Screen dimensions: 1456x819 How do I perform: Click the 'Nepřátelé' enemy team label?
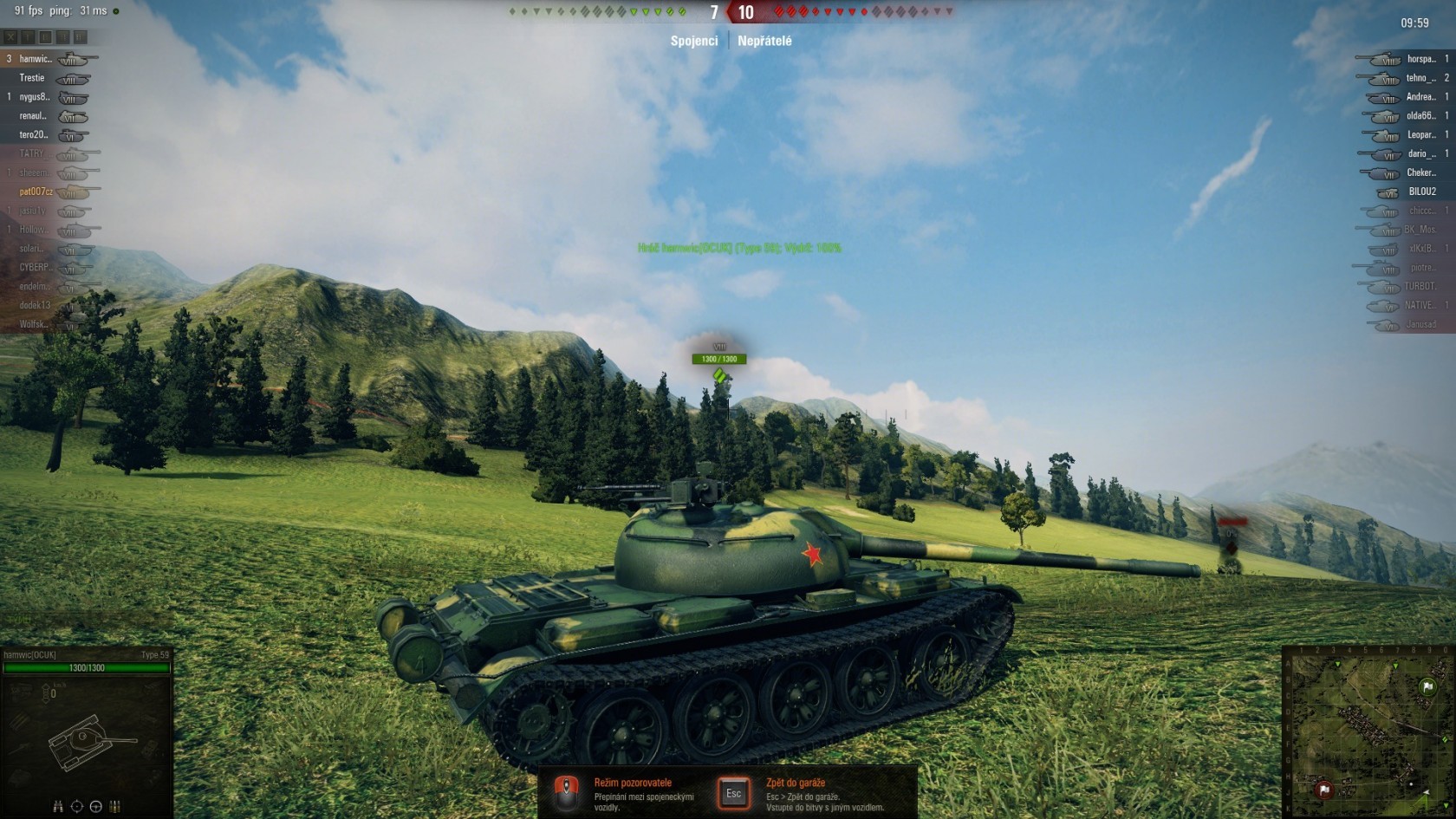click(x=764, y=41)
